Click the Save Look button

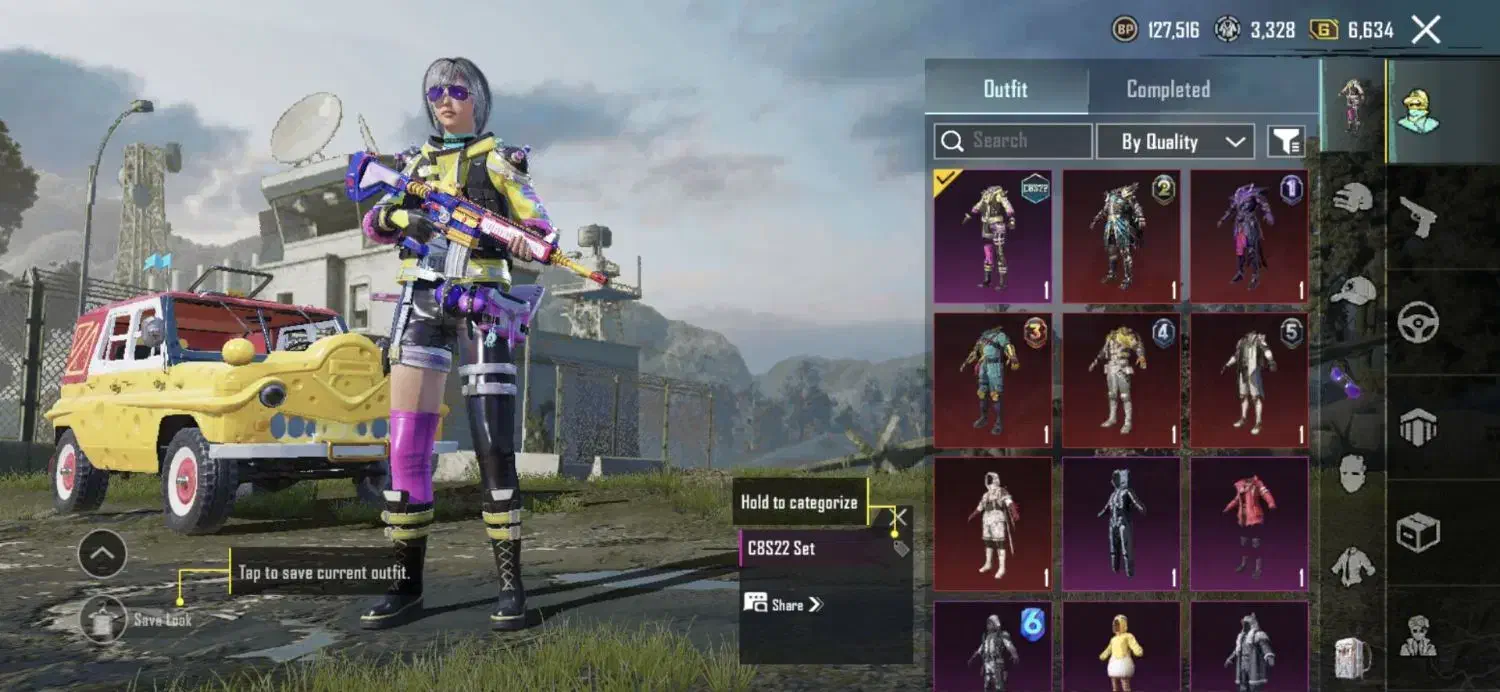[x=104, y=619]
